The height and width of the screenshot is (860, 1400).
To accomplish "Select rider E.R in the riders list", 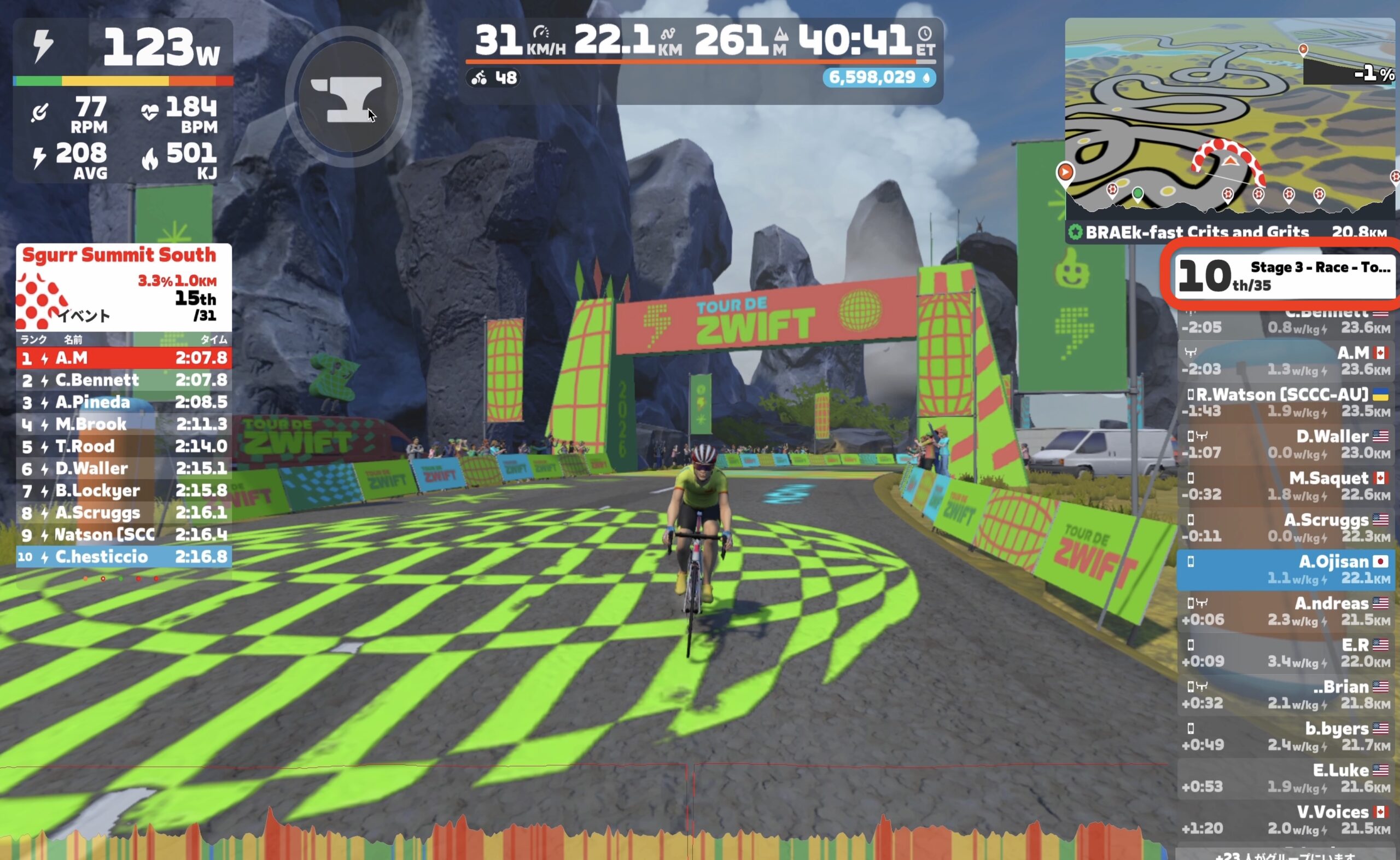I will click(x=1285, y=653).
